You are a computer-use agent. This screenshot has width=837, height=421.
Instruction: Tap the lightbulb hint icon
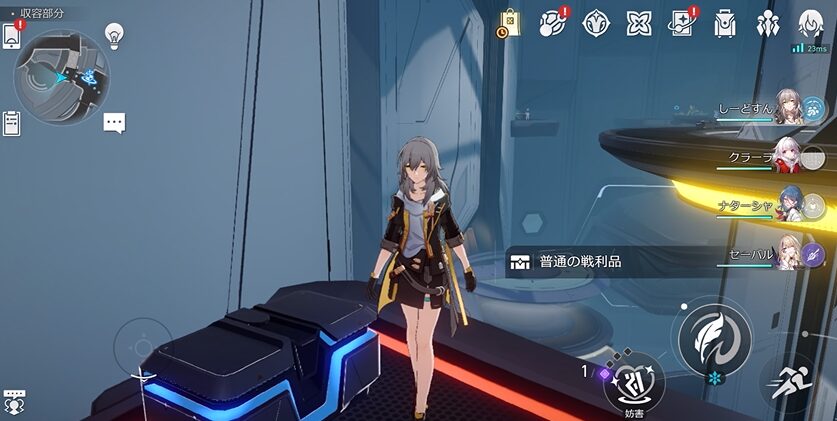[x=115, y=36]
